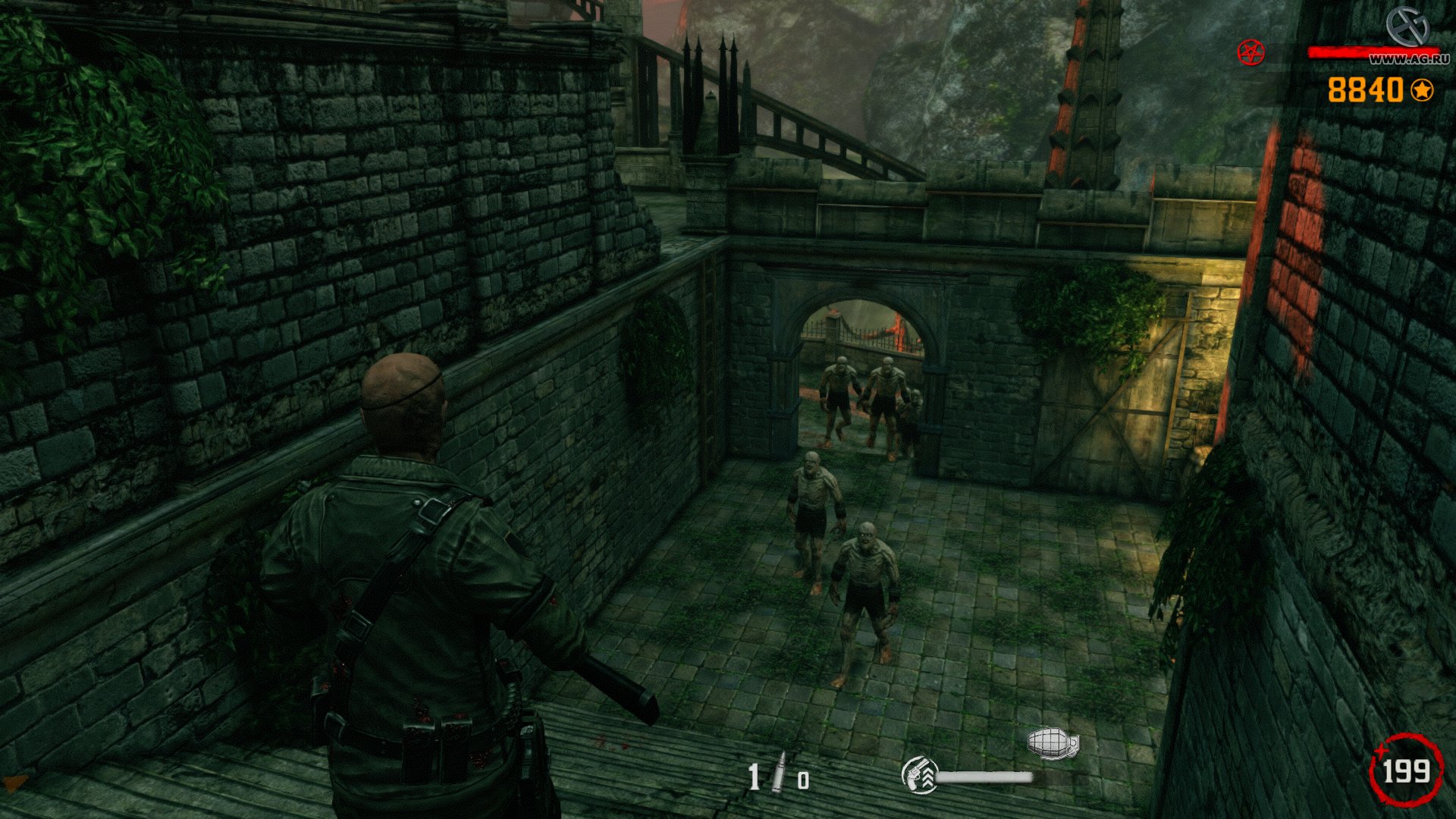Expand the revolver upgrade chevrons
The height and width of the screenshot is (819, 1456).
pyautogui.click(x=928, y=778)
